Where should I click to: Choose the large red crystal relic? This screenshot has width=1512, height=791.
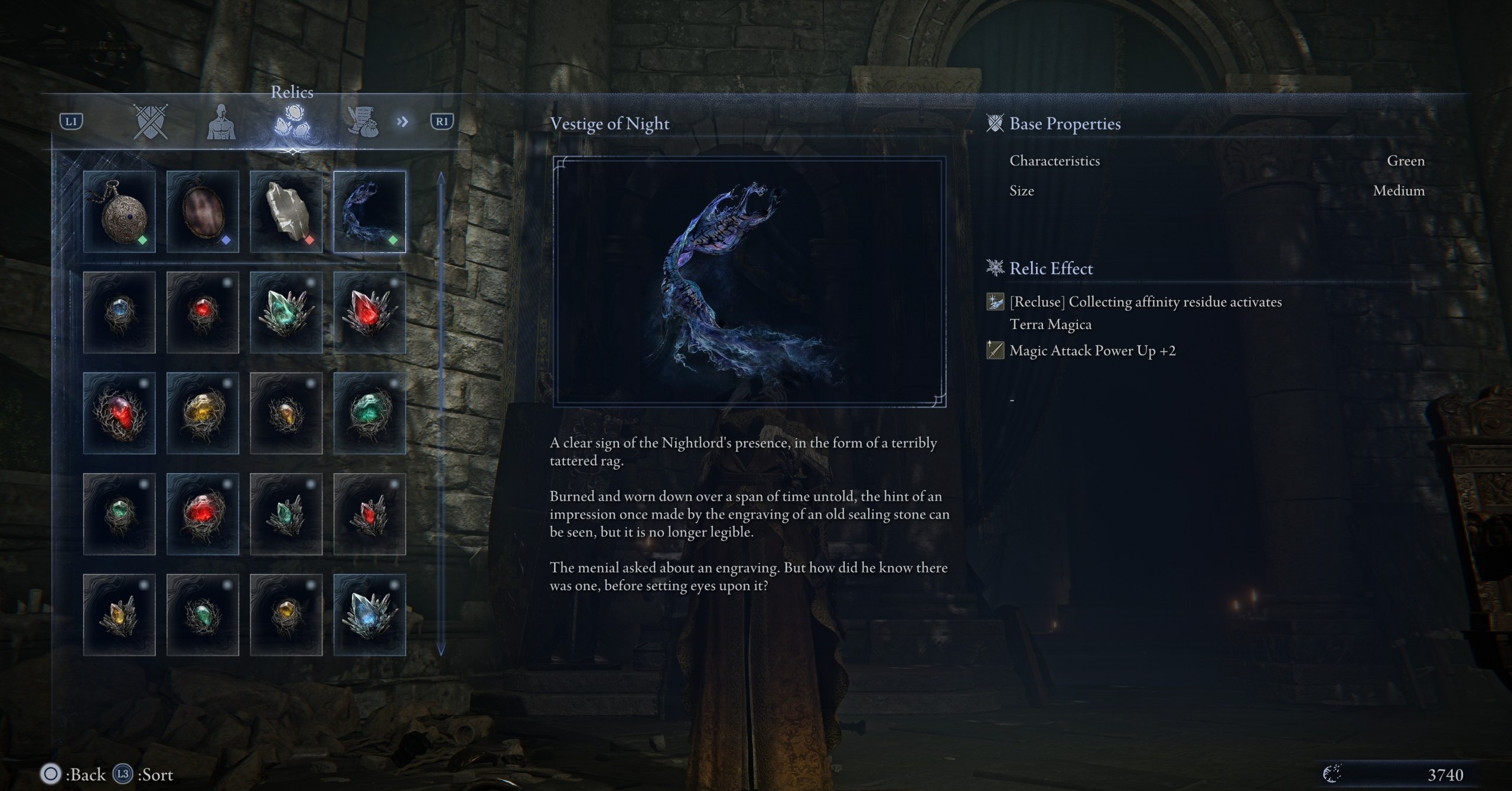(370, 313)
